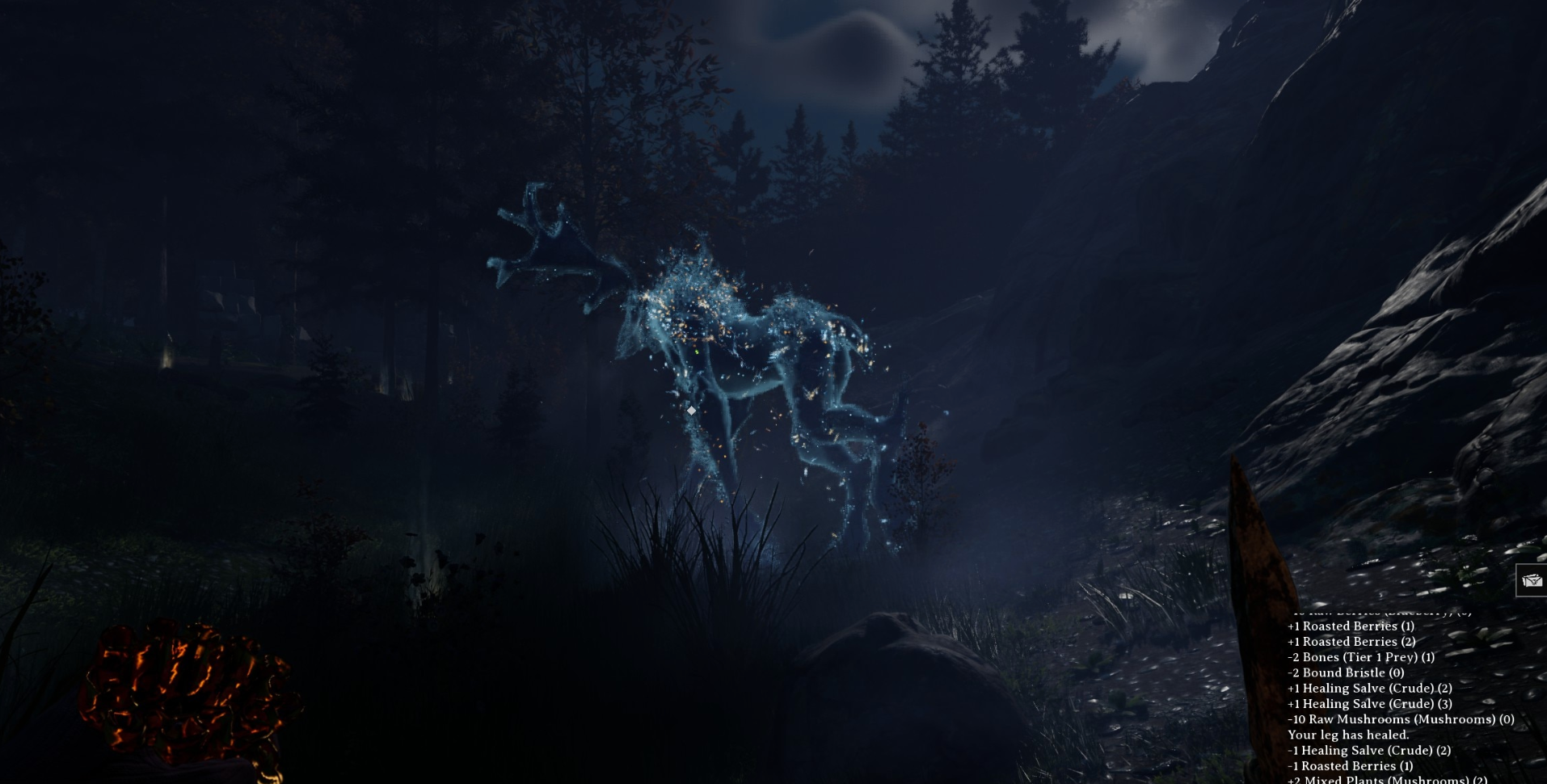
Task: Select '-1 Healing Salve (Crude) (2)' log entry
Action: [1370, 750]
